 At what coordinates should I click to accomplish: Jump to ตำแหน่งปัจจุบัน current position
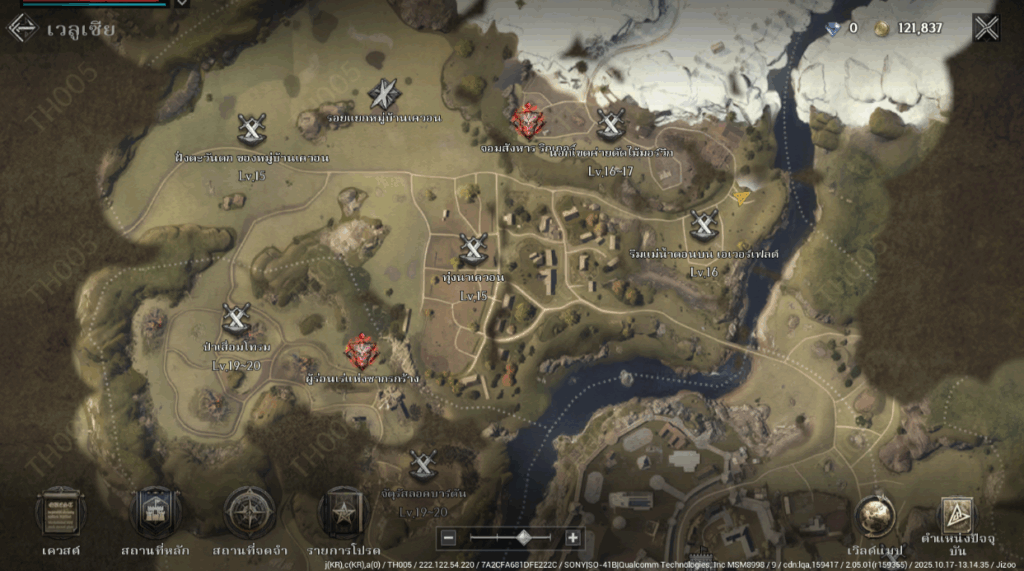click(955, 516)
